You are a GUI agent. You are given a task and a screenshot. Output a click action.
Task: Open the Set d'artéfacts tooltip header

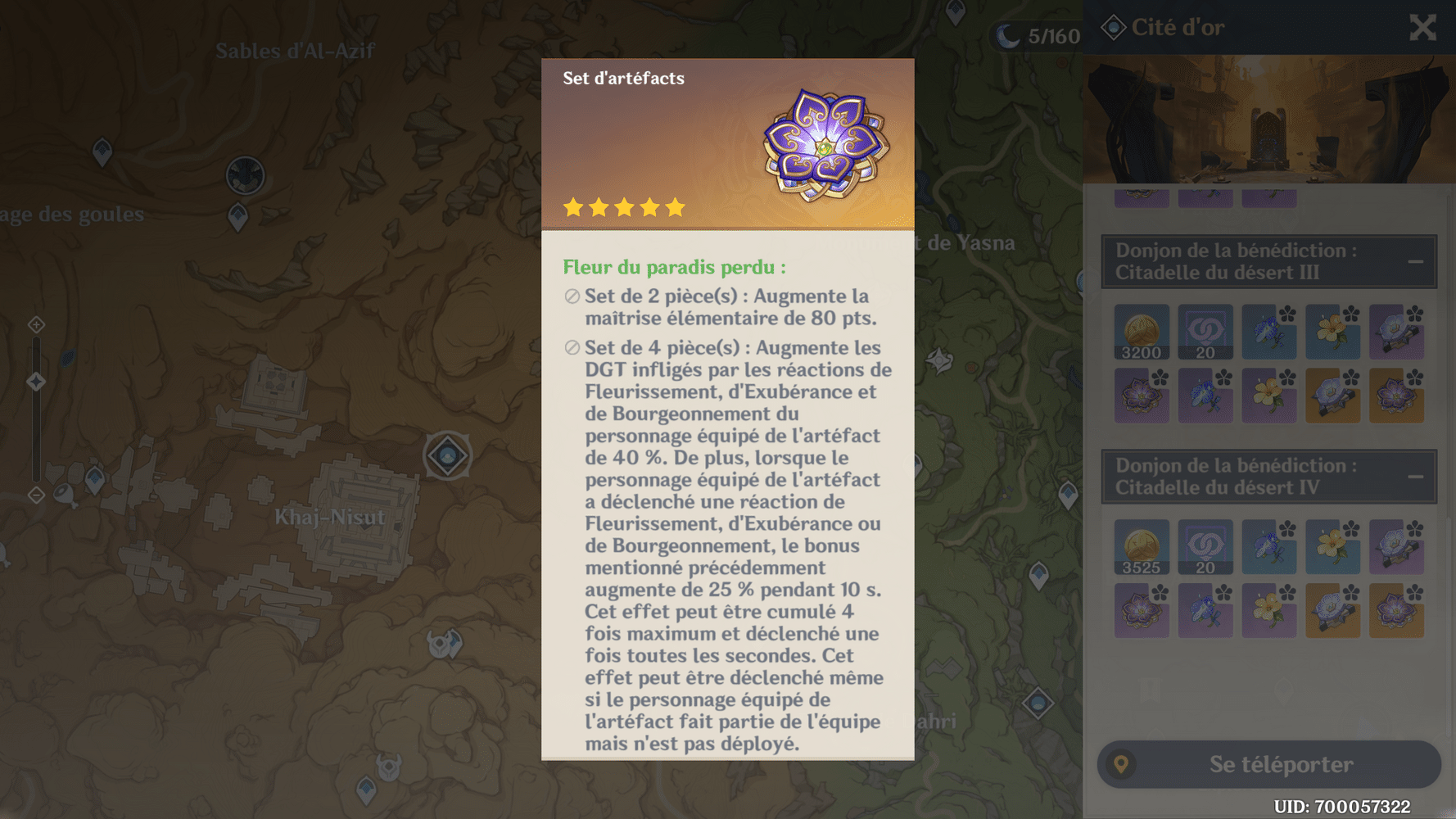tap(623, 78)
